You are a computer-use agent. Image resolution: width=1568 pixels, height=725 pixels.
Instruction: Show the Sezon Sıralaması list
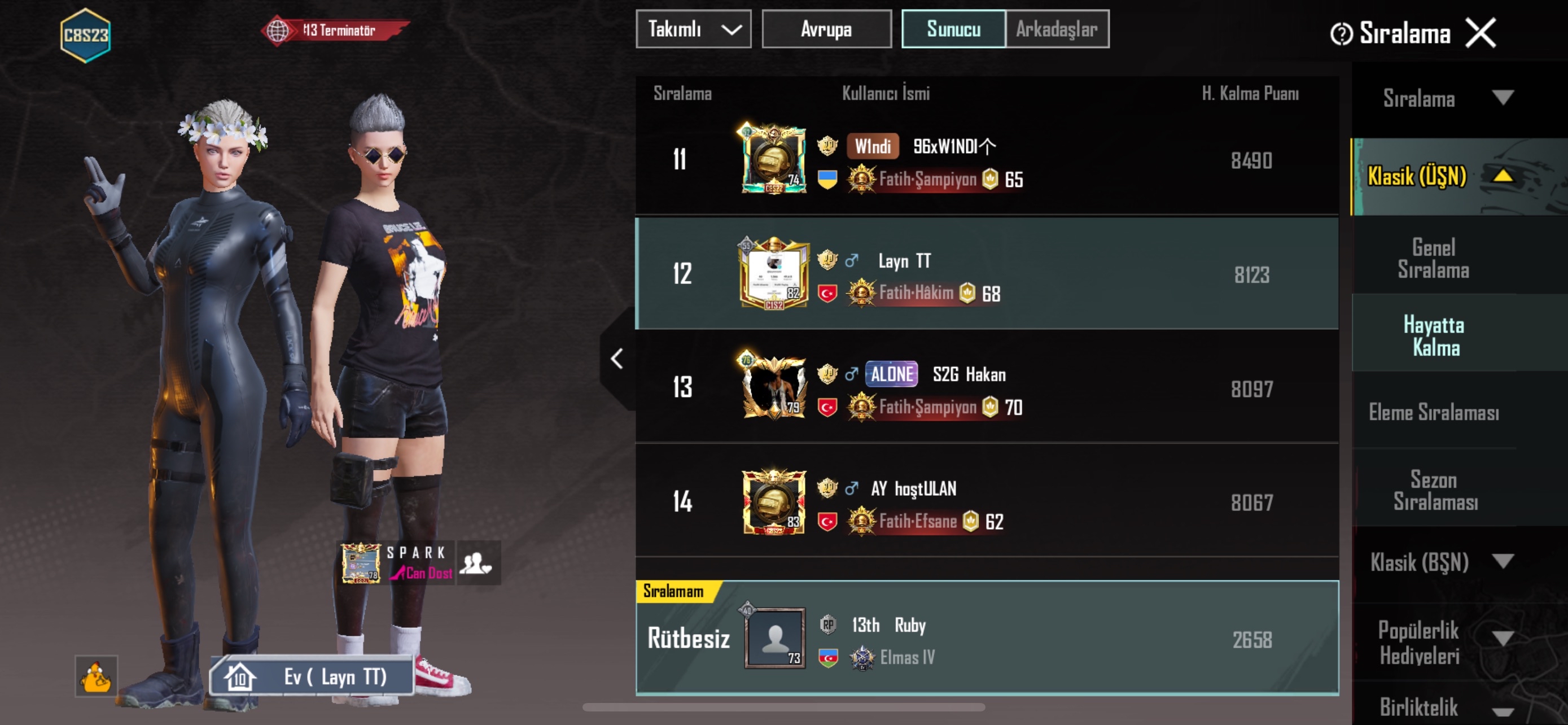click(1434, 490)
